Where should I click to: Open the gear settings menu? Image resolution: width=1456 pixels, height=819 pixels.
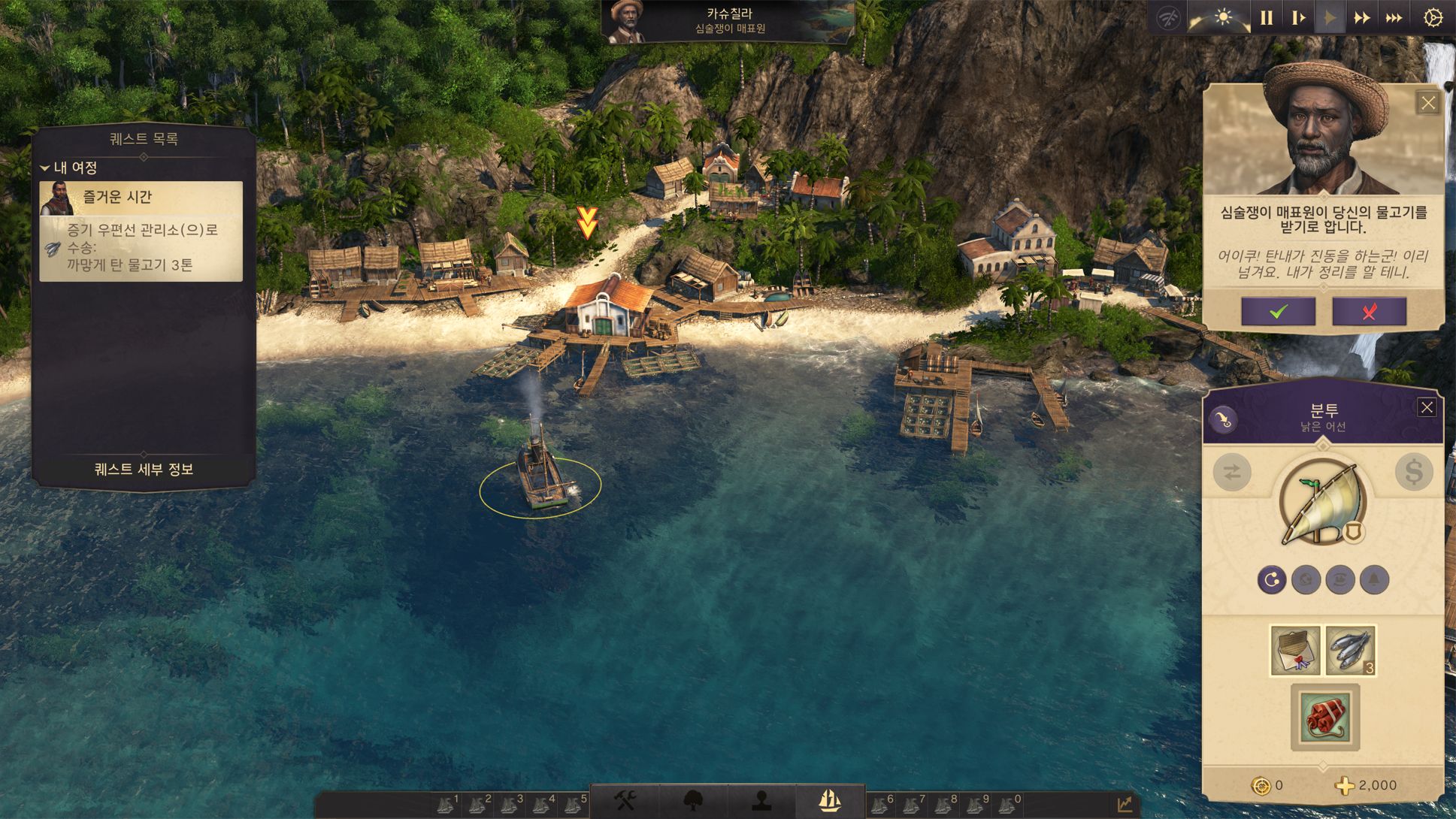click(1433, 17)
